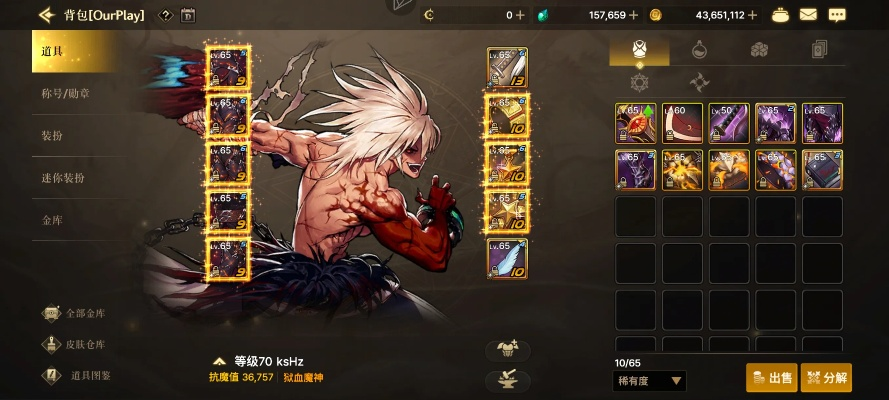This screenshot has width=889, height=400.
Task: Open the mailbox envelope icon
Action: click(807, 15)
